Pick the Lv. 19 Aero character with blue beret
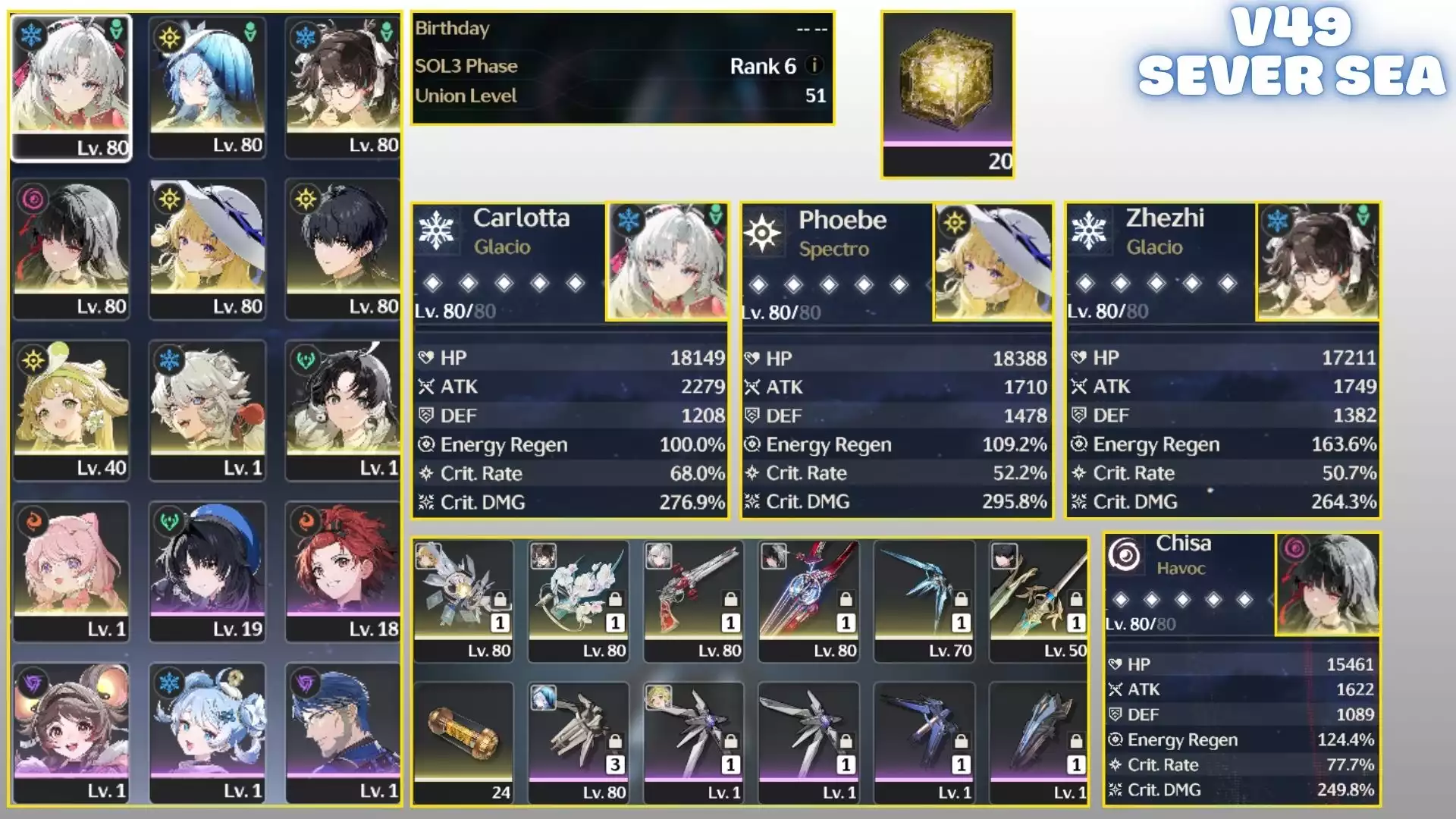 tap(207, 571)
